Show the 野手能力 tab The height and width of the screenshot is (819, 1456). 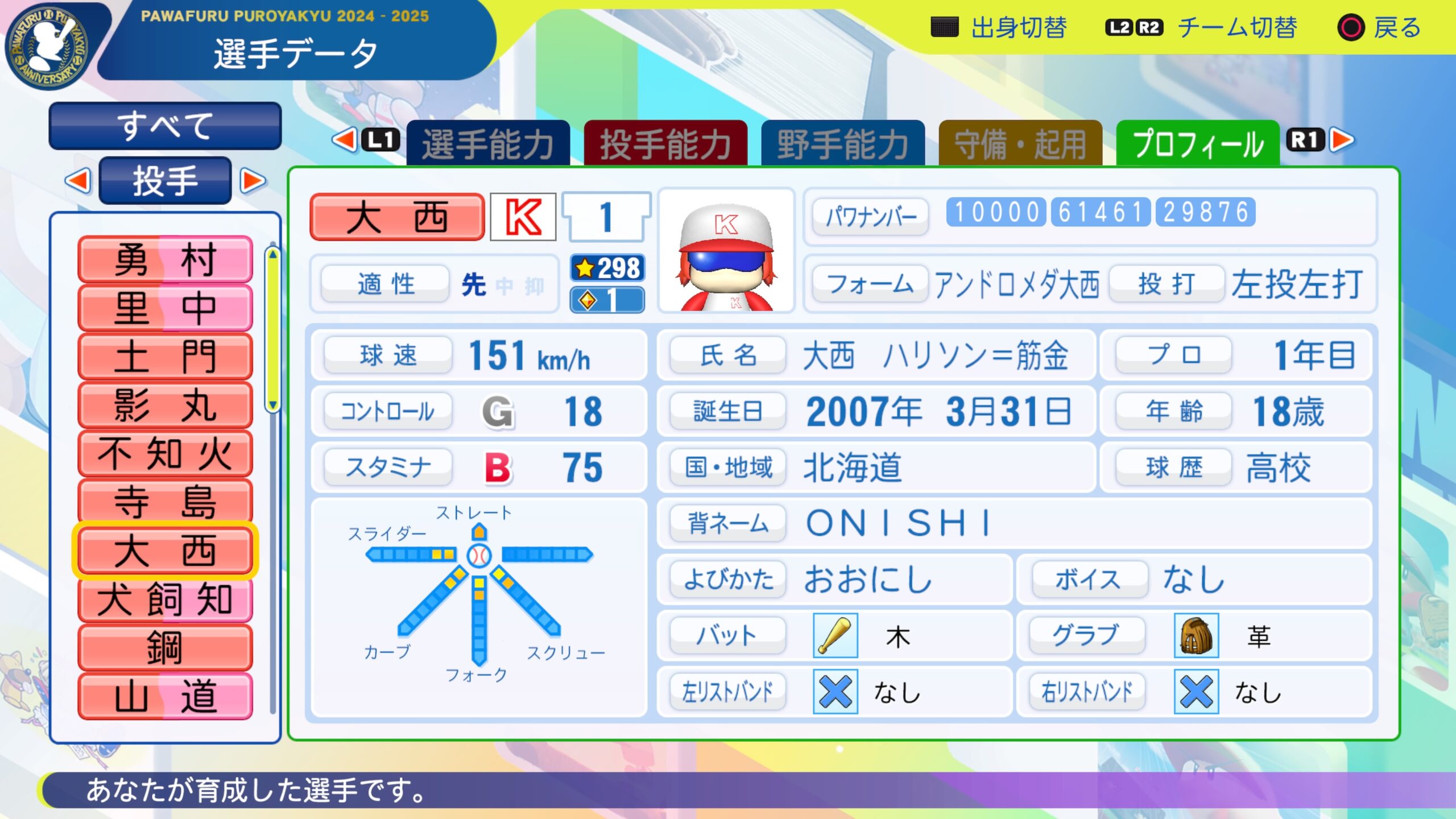843,143
